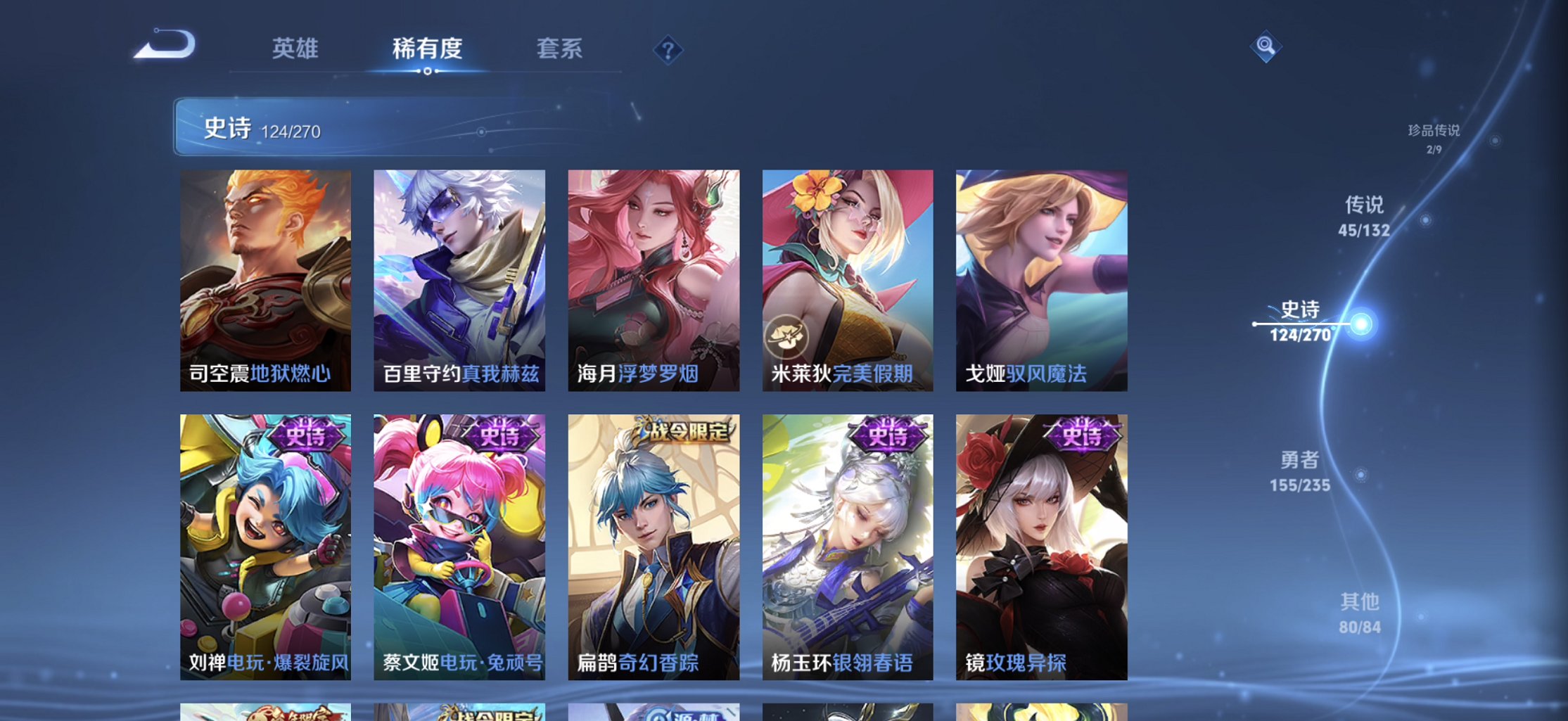Open the 海月浮梦罗烟 skin card
Viewport: 1568px width, 721px height.
pos(650,278)
